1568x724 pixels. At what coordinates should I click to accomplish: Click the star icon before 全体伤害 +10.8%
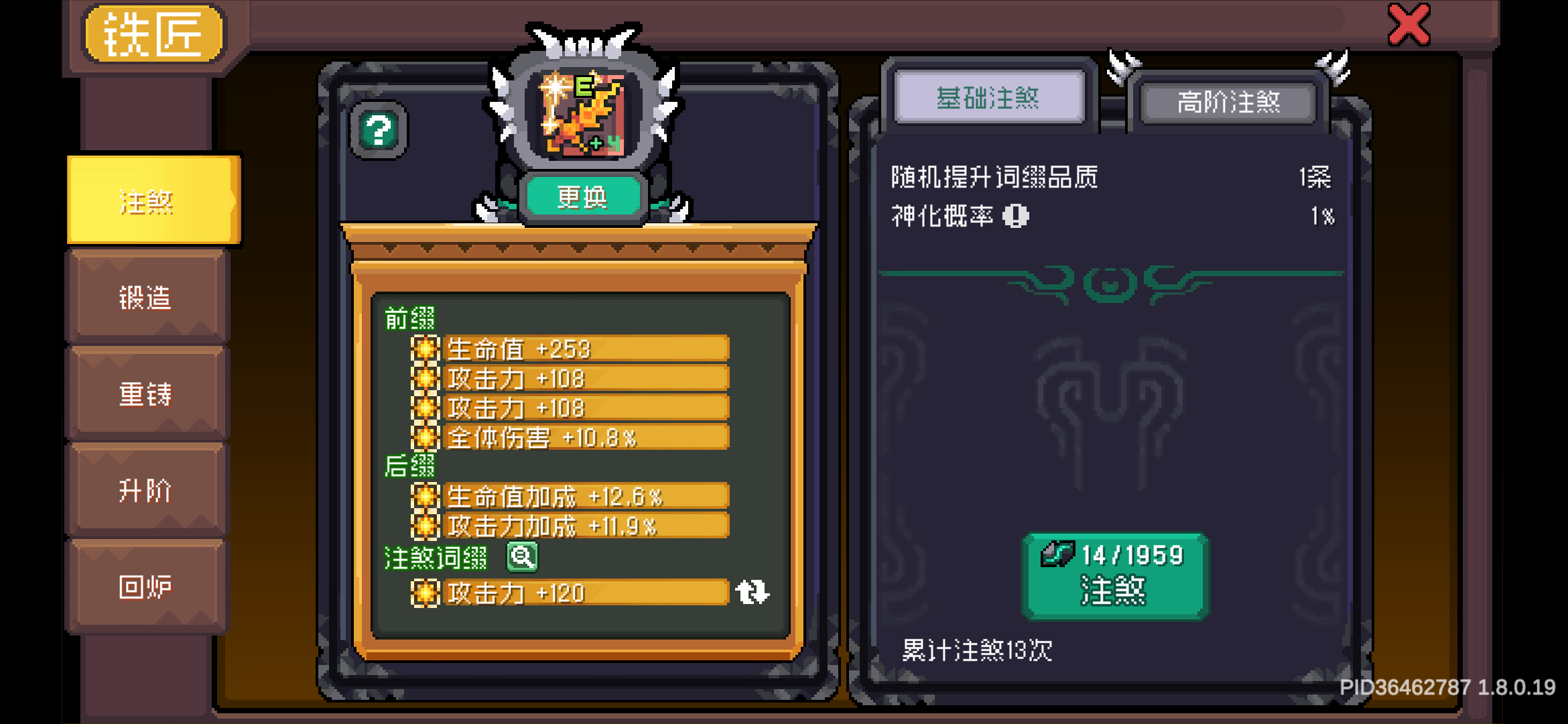[427, 437]
